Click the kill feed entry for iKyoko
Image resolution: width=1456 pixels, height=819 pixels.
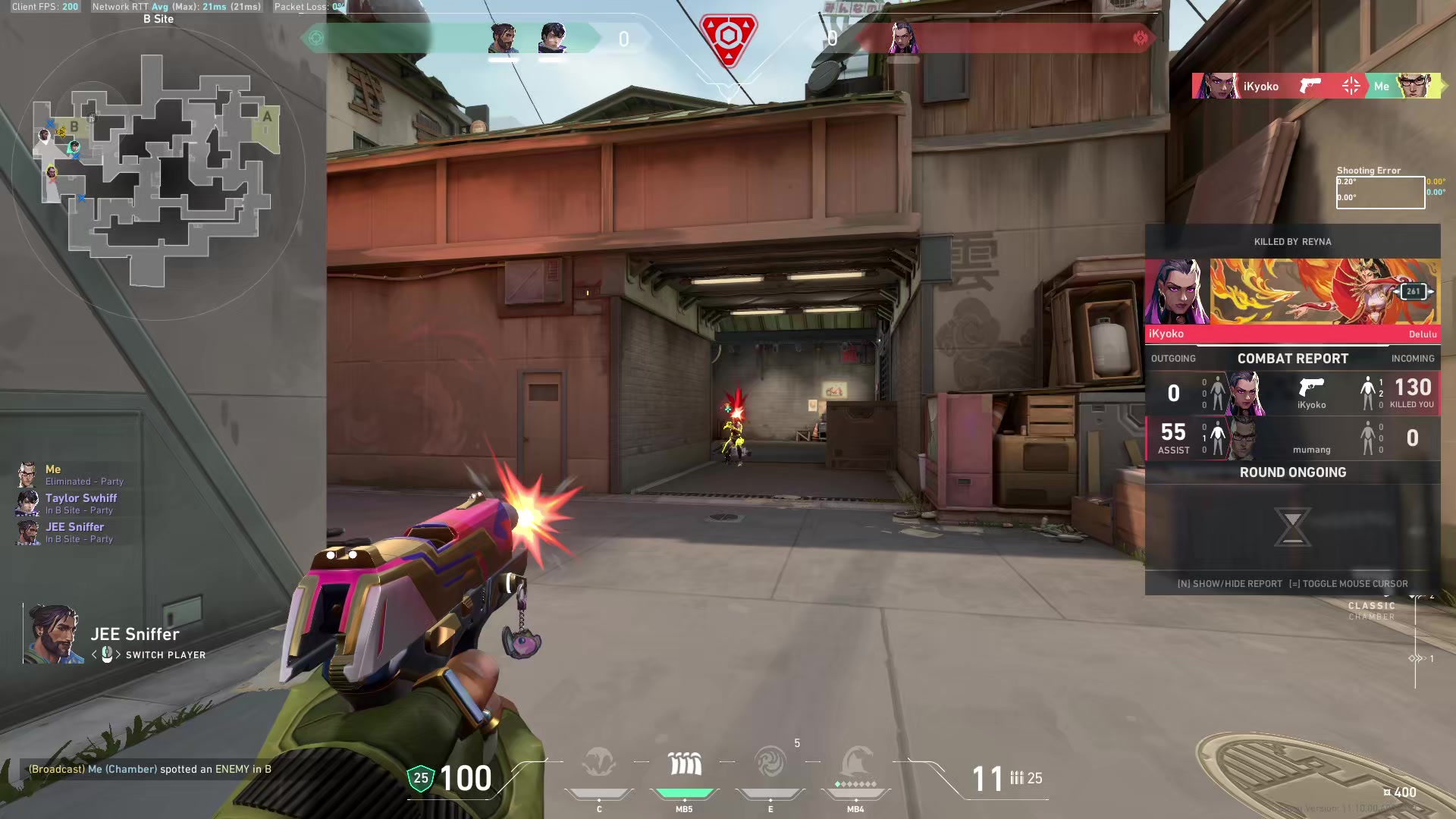(x=1316, y=86)
